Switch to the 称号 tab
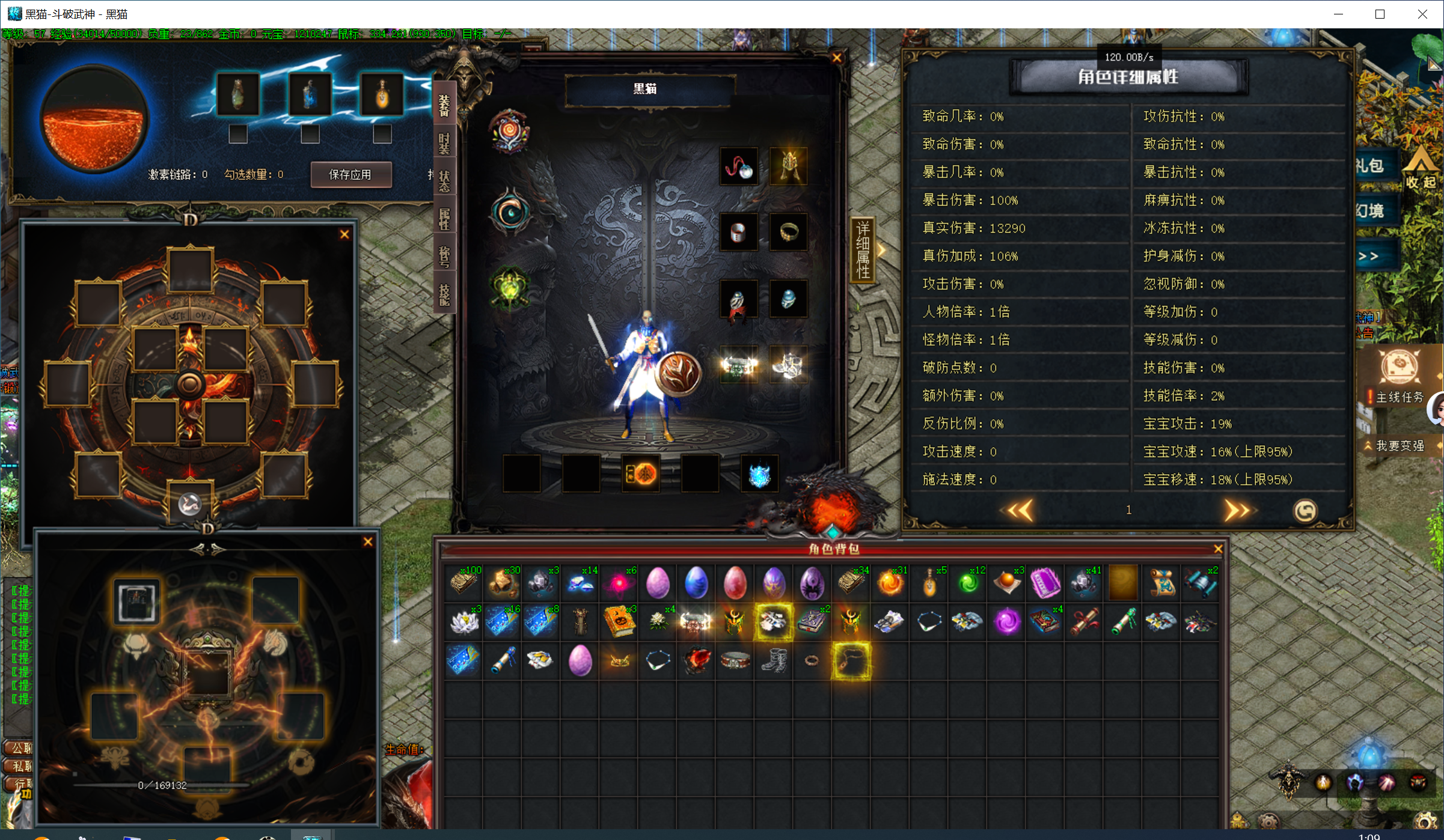Image resolution: width=1444 pixels, height=840 pixels. click(444, 256)
